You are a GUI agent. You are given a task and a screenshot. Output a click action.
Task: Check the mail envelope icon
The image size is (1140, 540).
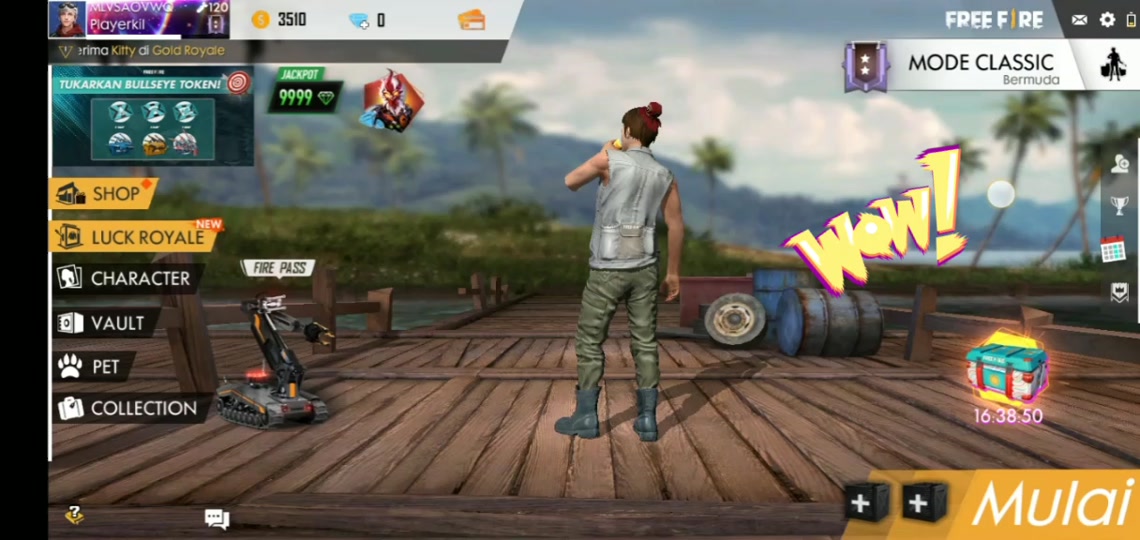(1079, 20)
